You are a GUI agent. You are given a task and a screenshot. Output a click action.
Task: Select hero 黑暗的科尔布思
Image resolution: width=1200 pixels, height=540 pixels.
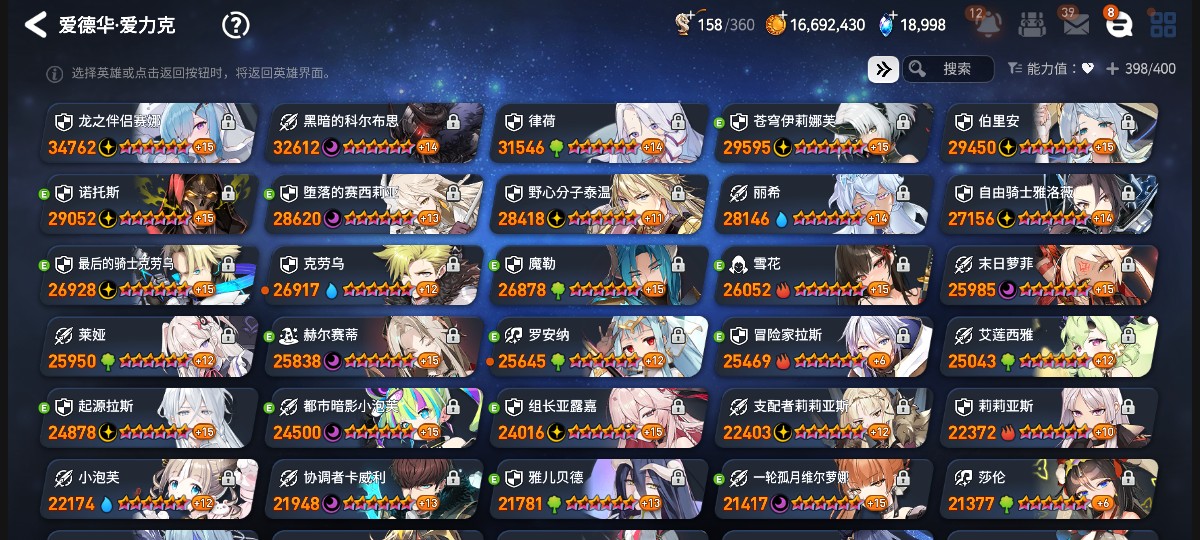[375, 133]
